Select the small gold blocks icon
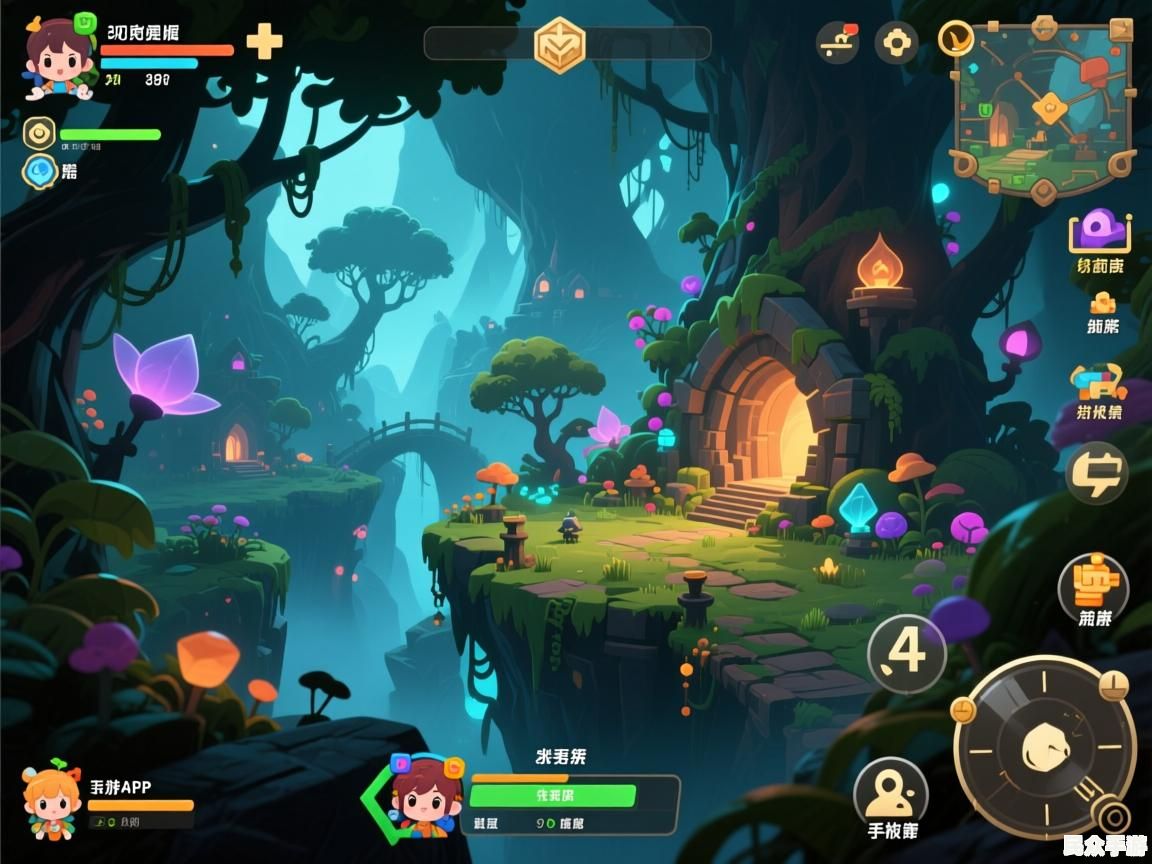 1102,302
